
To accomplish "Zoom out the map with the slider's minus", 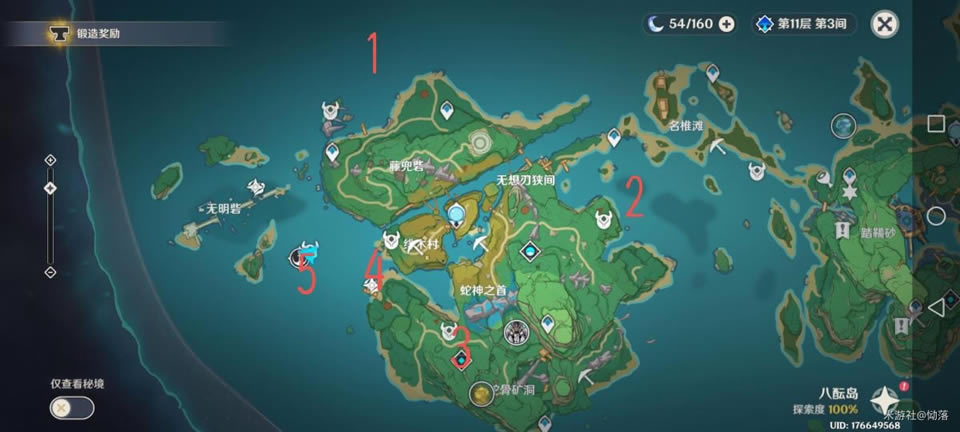I will [x=50, y=272].
